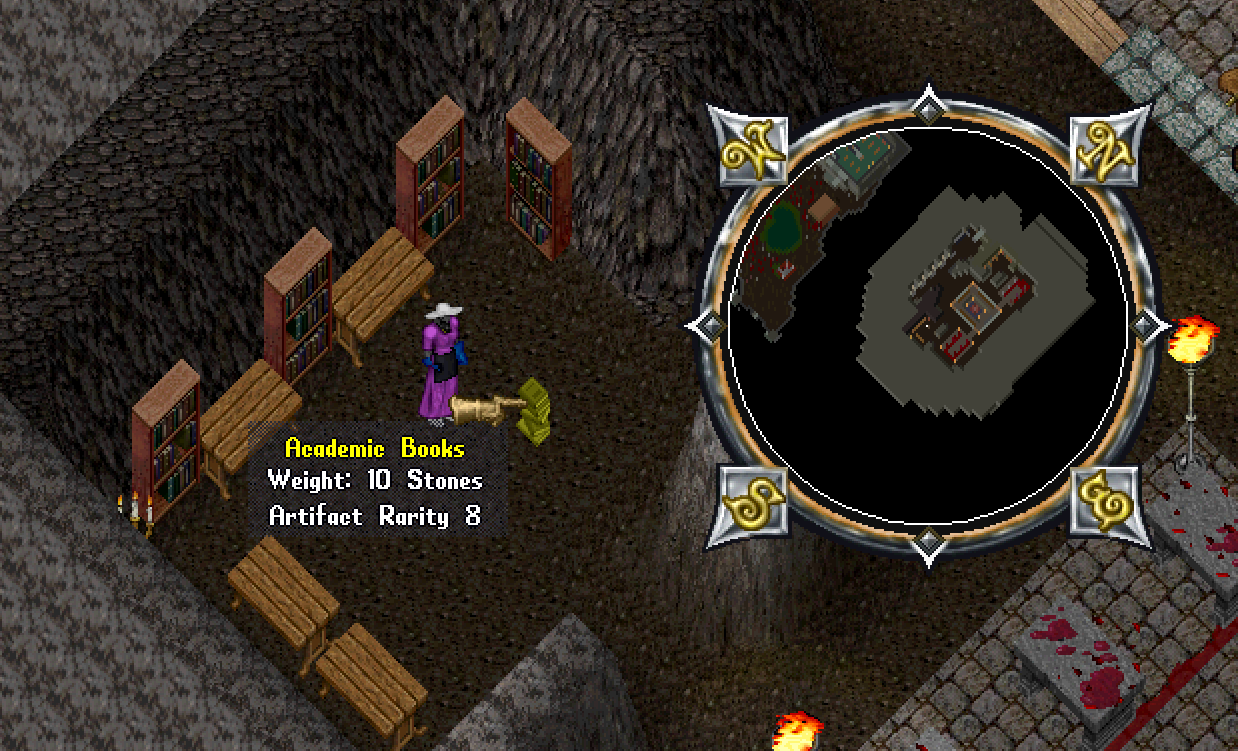Click the gold W compass marker

pyautogui.click(x=749, y=148)
